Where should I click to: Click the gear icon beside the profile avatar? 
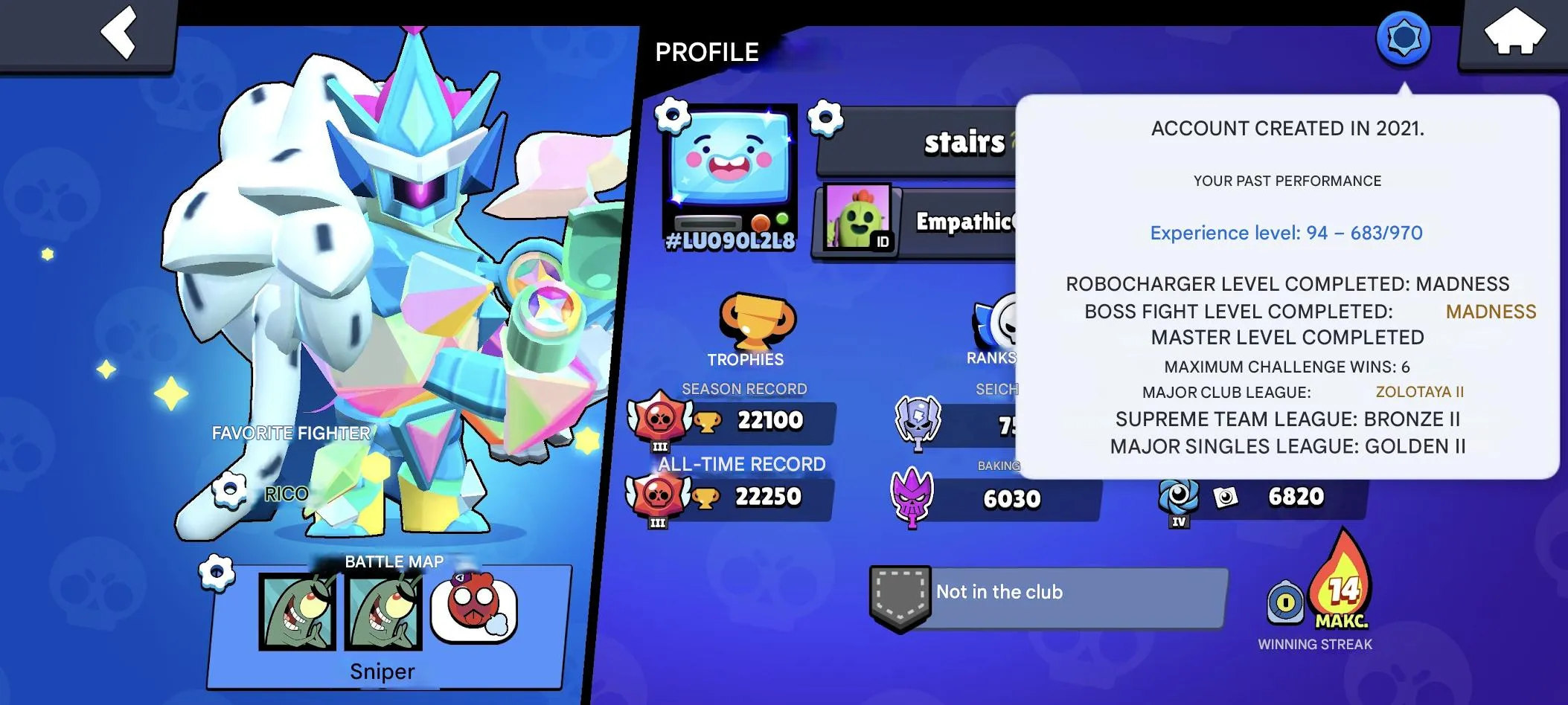(x=672, y=117)
